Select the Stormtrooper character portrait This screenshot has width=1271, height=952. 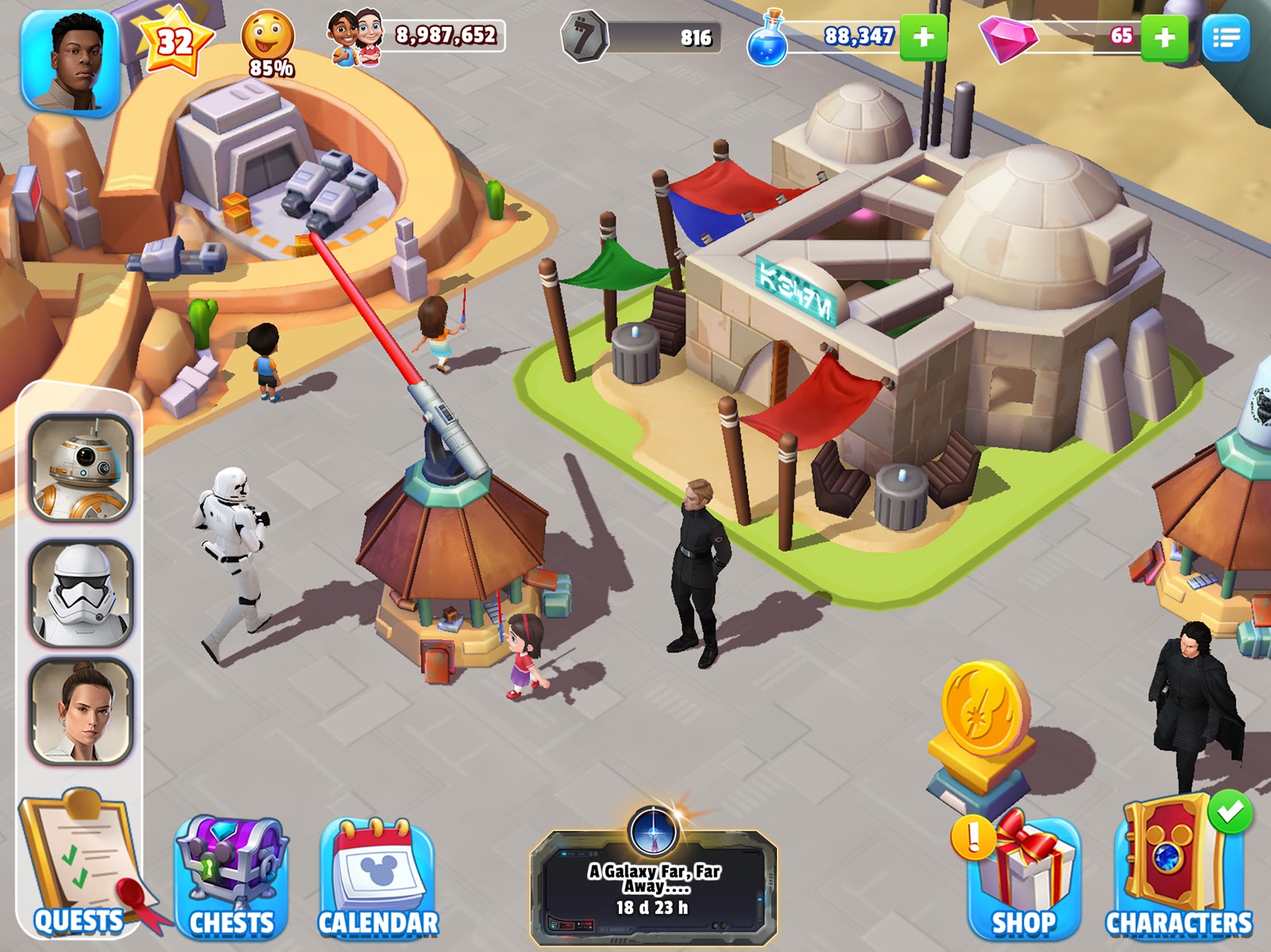point(81,592)
